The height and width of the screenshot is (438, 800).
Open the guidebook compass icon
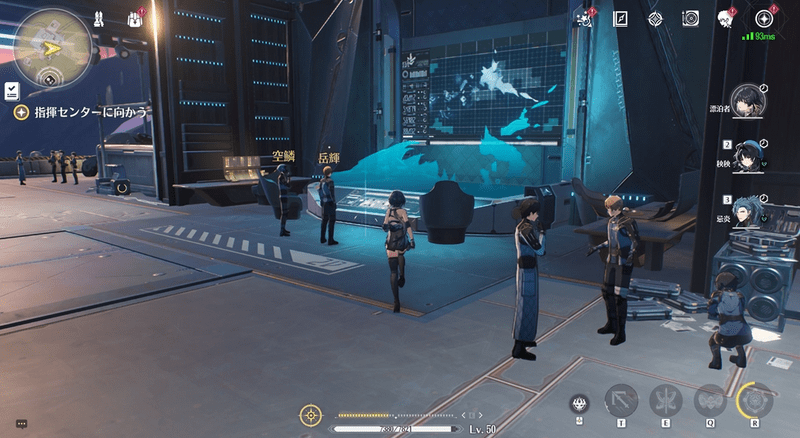620,18
